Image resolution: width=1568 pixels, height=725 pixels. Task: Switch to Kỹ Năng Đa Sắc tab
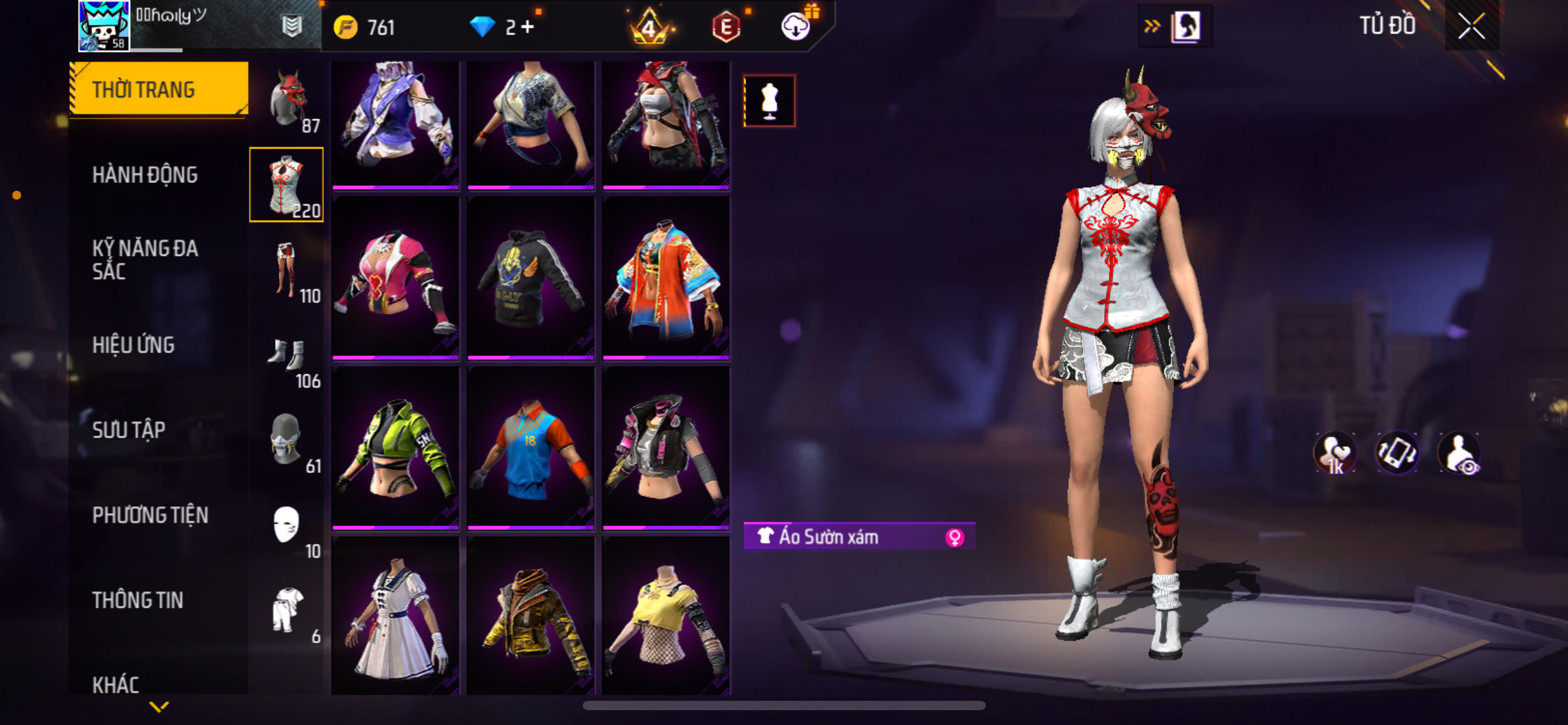click(145, 260)
